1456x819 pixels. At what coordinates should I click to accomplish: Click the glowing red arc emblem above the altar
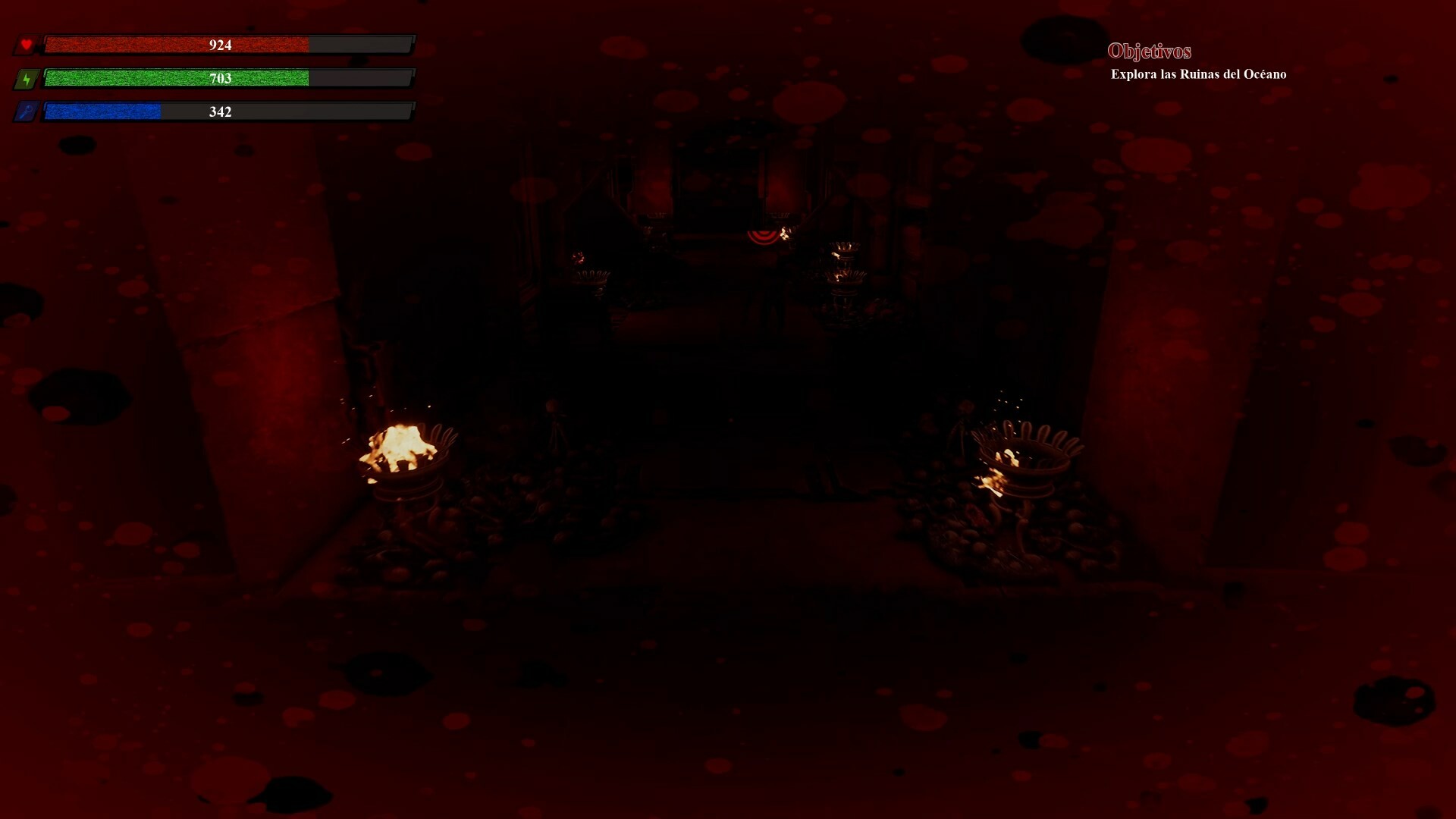(x=761, y=236)
